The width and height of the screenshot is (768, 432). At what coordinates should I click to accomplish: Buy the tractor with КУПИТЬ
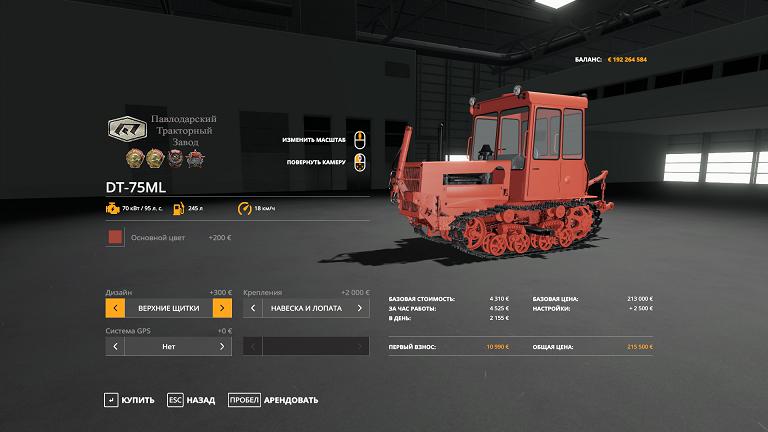(x=129, y=400)
